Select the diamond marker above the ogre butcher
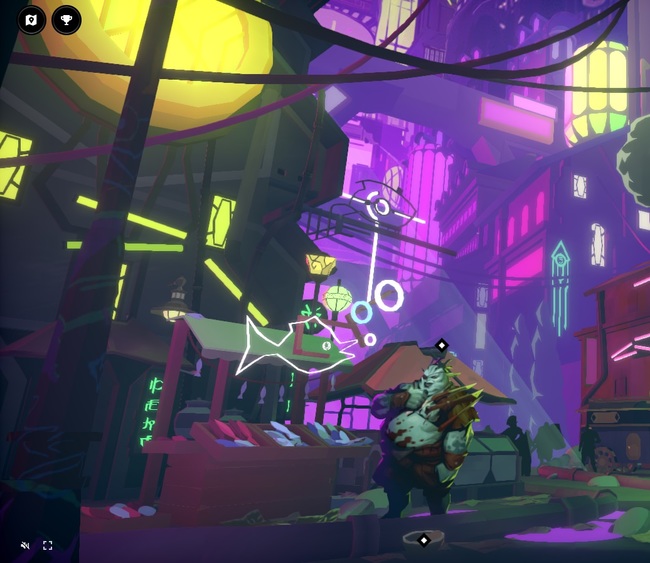Screen dimensions: 650x563 (x=442, y=345)
